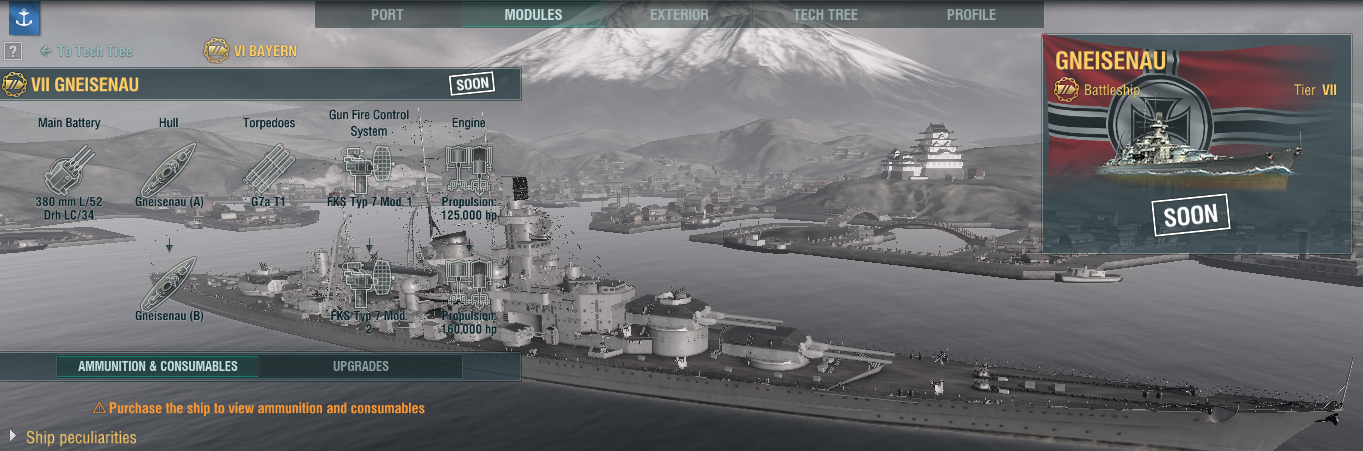Switch to the Modules tab

533,15
